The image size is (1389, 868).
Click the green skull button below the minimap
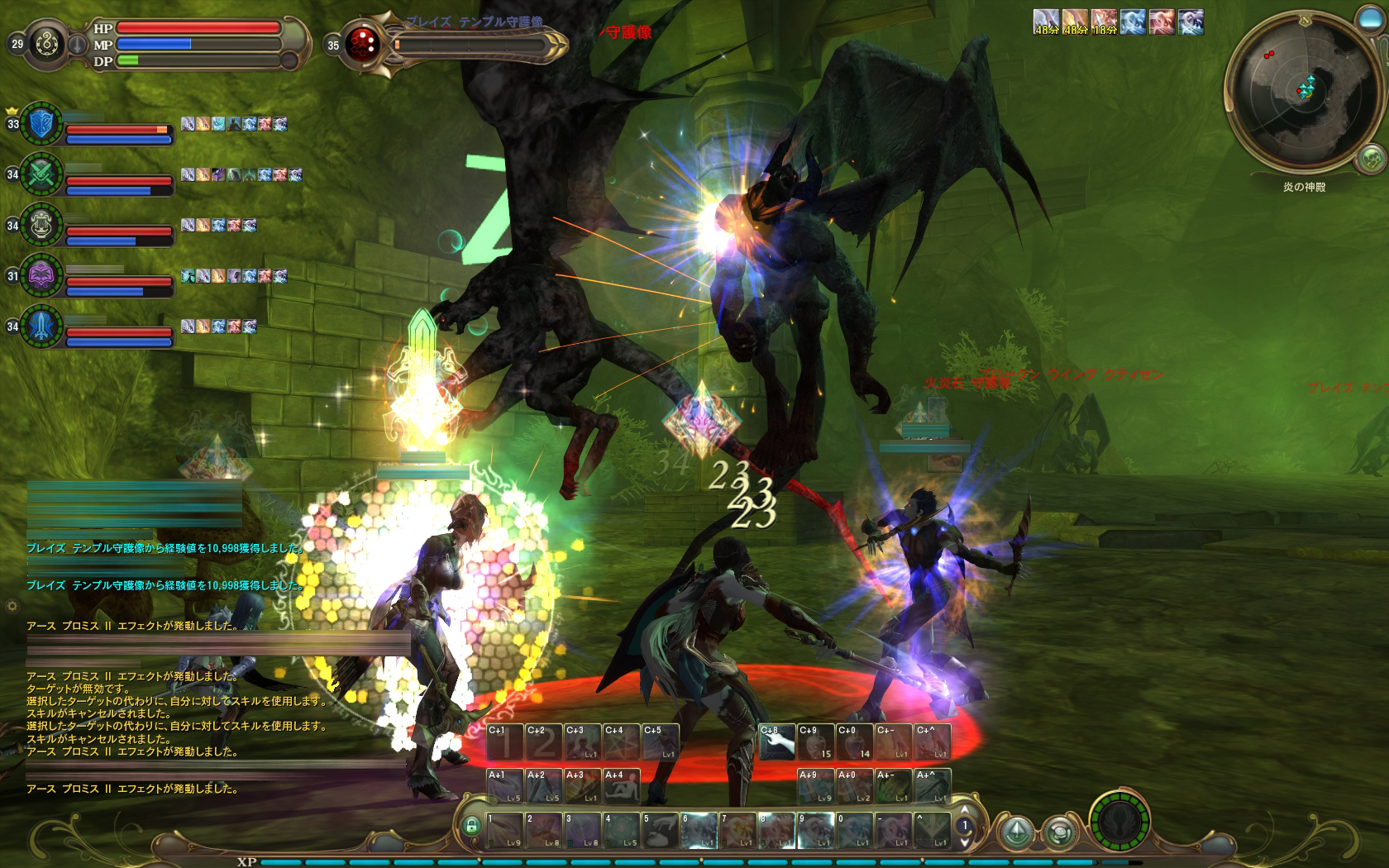1370,158
